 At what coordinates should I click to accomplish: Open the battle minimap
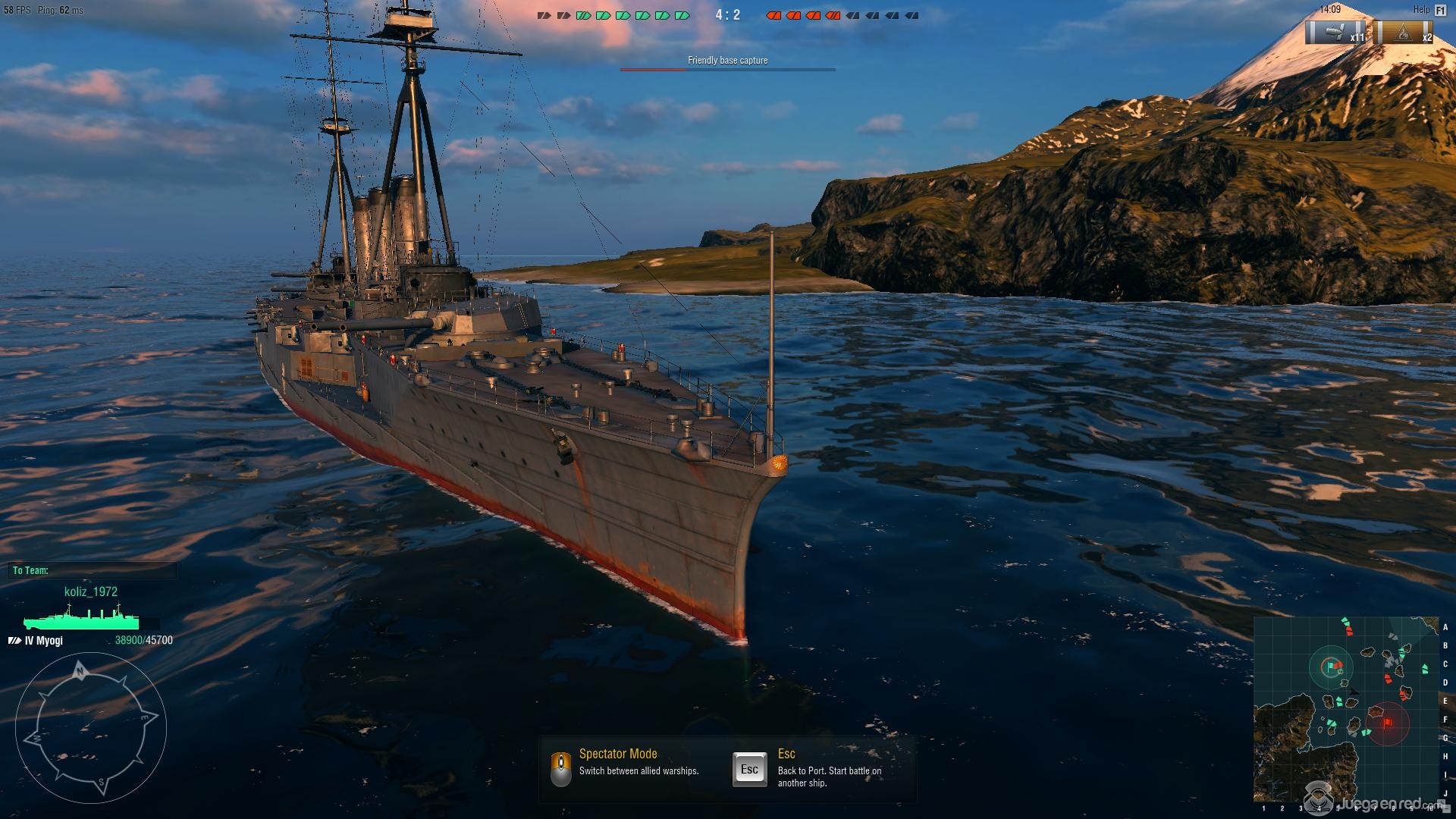(1345, 710)
